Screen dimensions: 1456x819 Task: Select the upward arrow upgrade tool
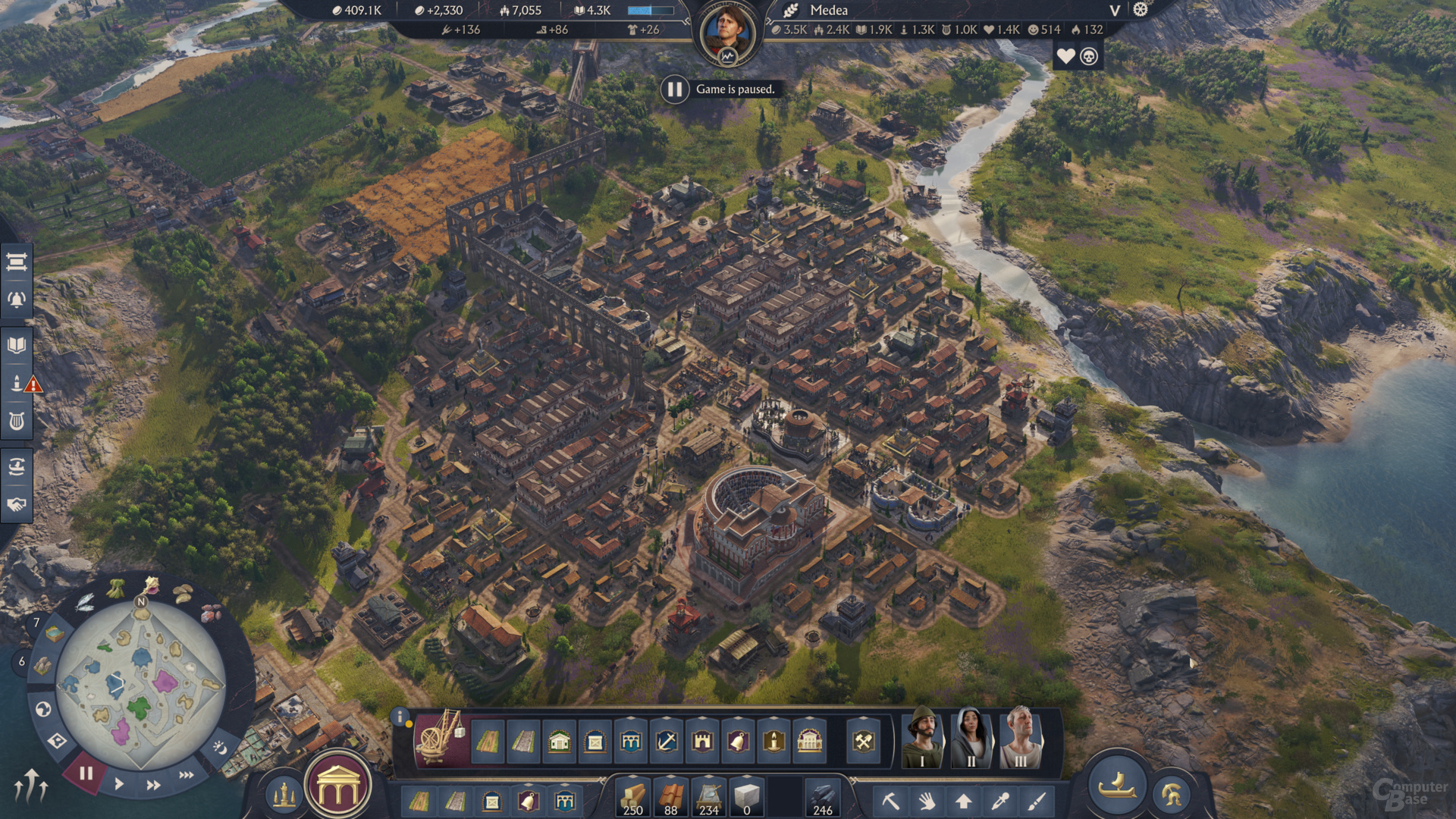tap(964, 801)
